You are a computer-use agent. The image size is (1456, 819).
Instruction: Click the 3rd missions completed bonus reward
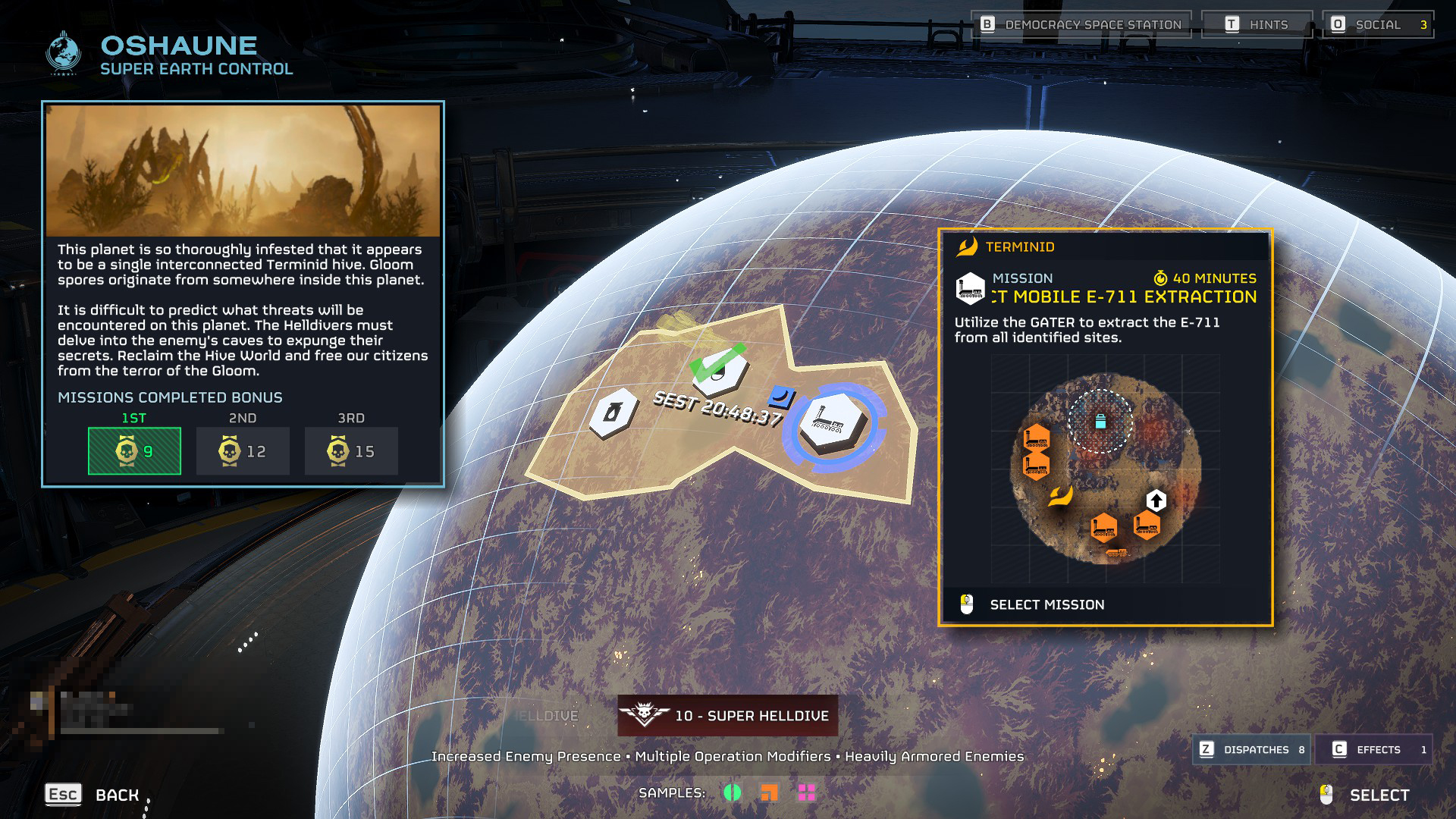coord(351,451)
